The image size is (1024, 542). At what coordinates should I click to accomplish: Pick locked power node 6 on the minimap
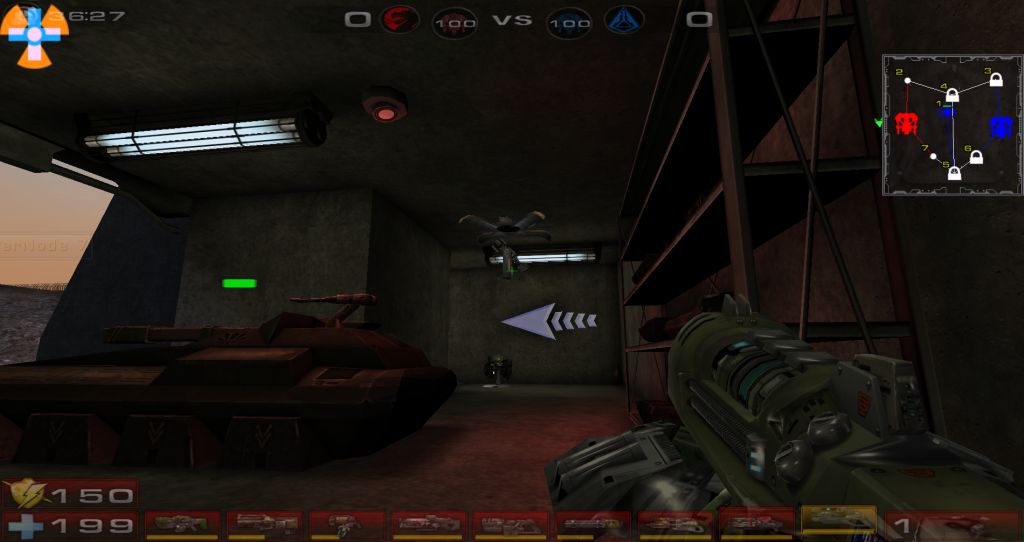(976, 158)
